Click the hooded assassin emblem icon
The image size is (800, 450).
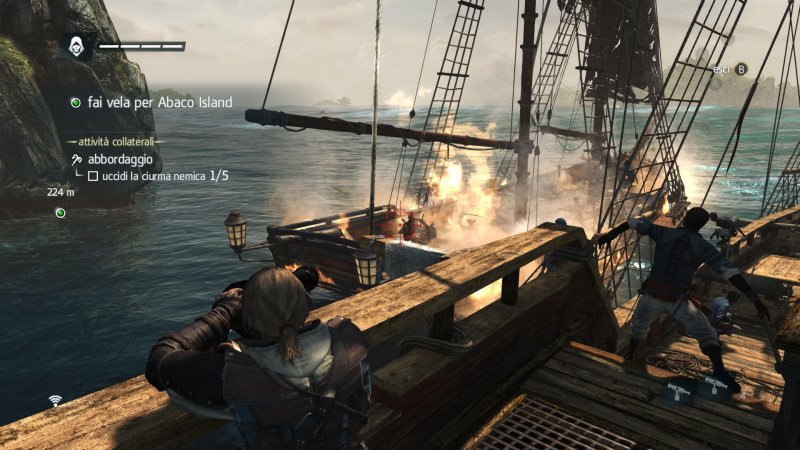(x=76, y=46)
